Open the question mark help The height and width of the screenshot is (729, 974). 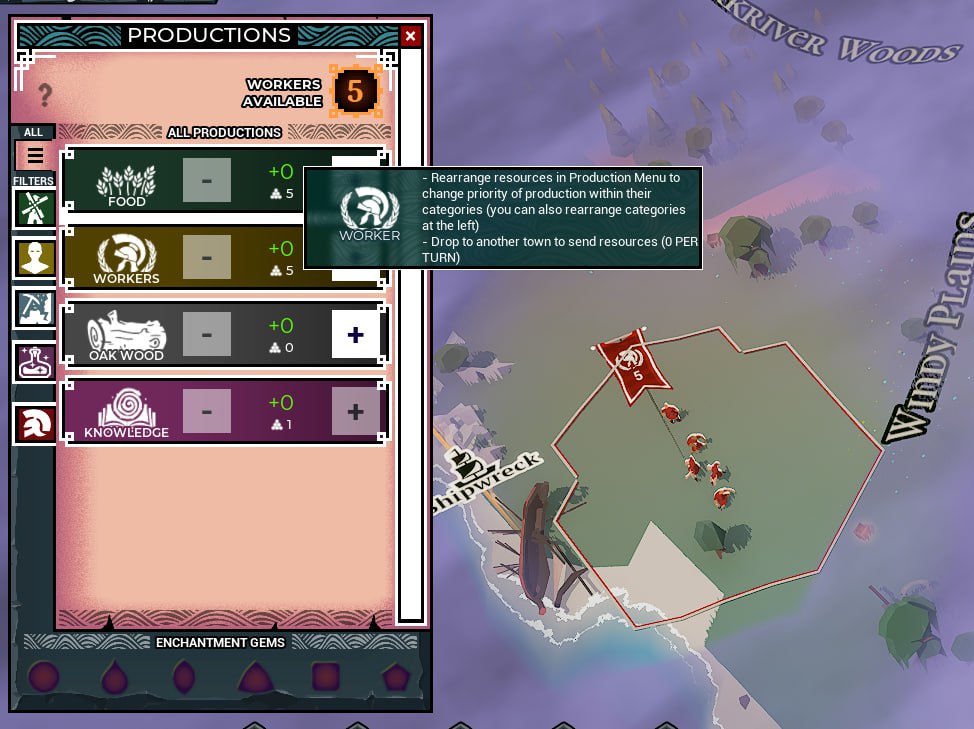click(x=44, y=95)
